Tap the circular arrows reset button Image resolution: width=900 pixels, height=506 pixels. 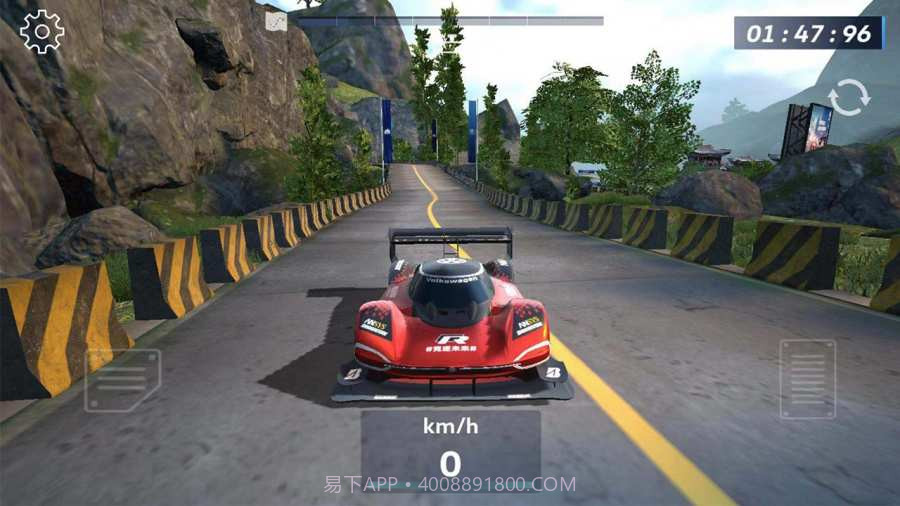pos(848,98)
